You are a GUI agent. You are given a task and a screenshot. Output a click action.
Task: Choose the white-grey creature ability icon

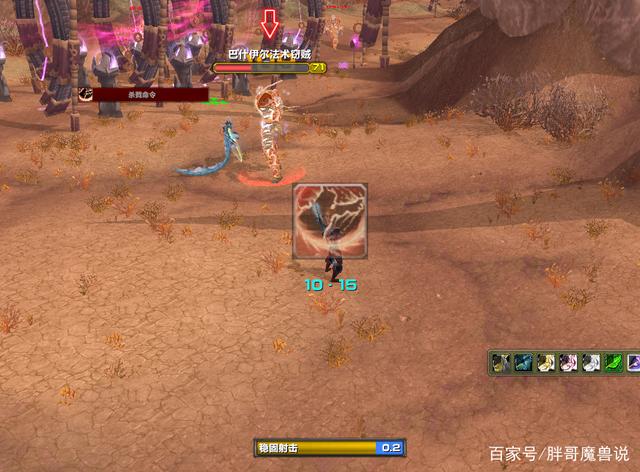pyautogui.click(x=591, y=362)
